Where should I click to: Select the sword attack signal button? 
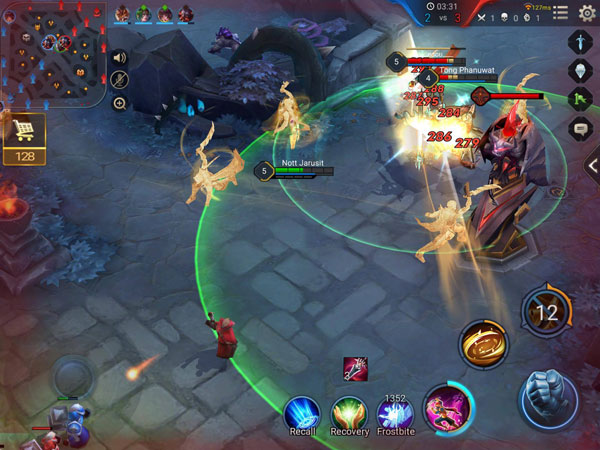click(x=582, y=43)
